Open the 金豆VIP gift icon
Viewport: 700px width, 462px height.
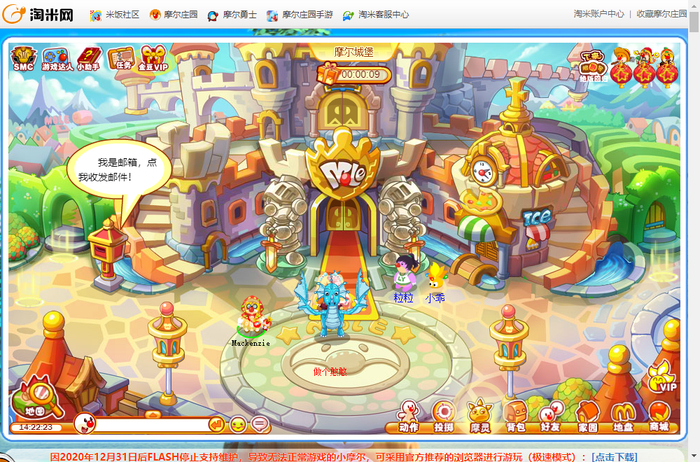coord(152,60)
